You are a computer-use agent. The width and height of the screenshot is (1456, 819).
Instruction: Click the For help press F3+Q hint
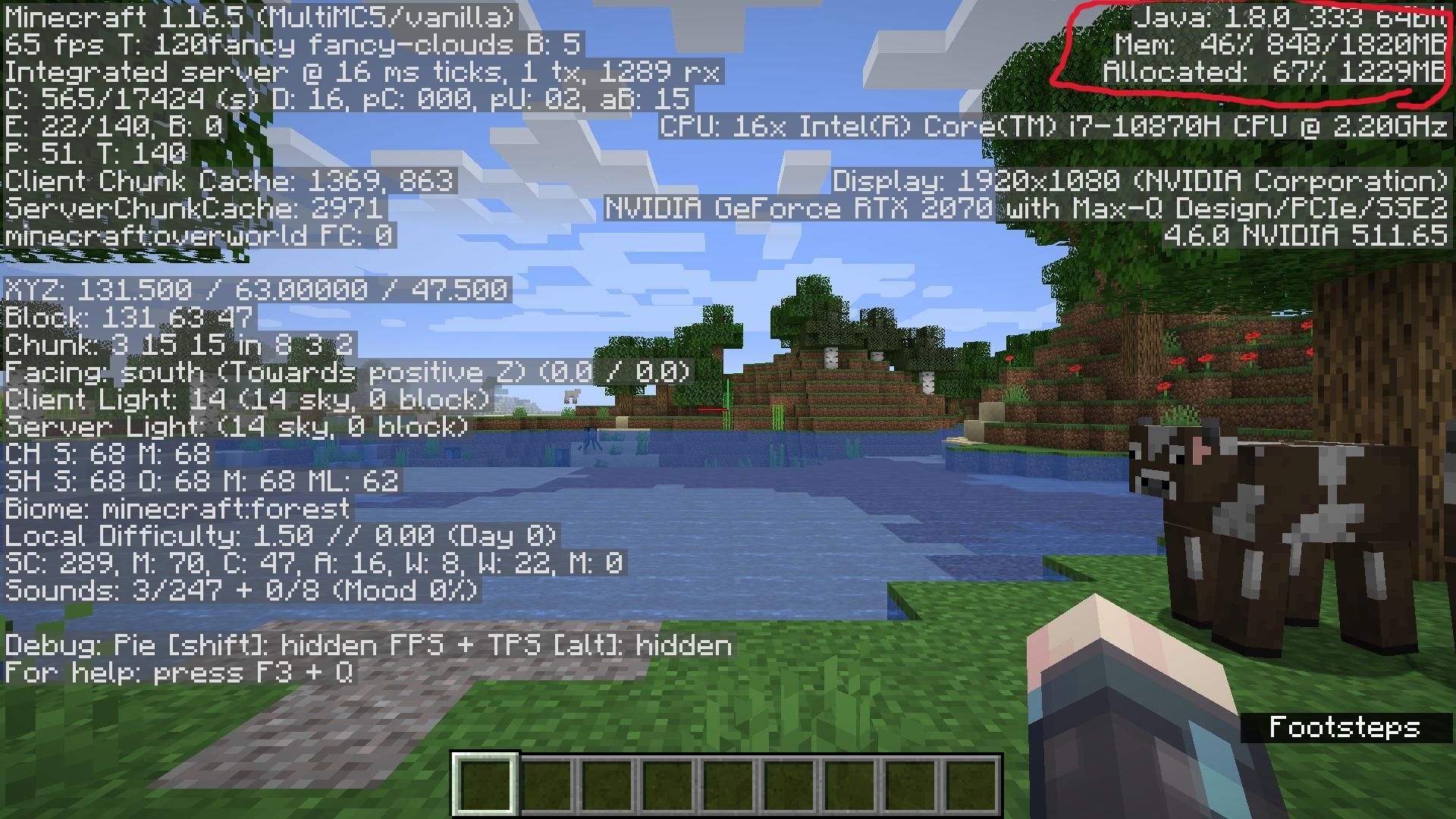pos(178,672)
